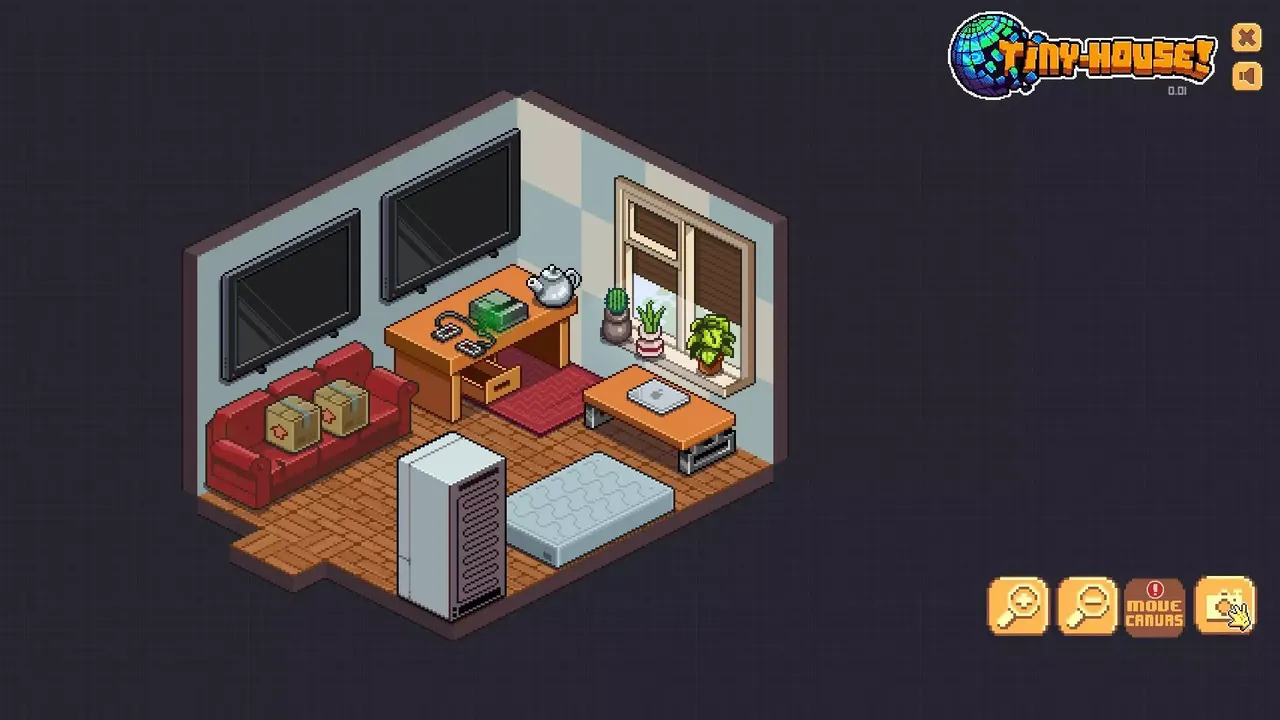
Task: Click the X close button top right
Action: pos(1247,38)
